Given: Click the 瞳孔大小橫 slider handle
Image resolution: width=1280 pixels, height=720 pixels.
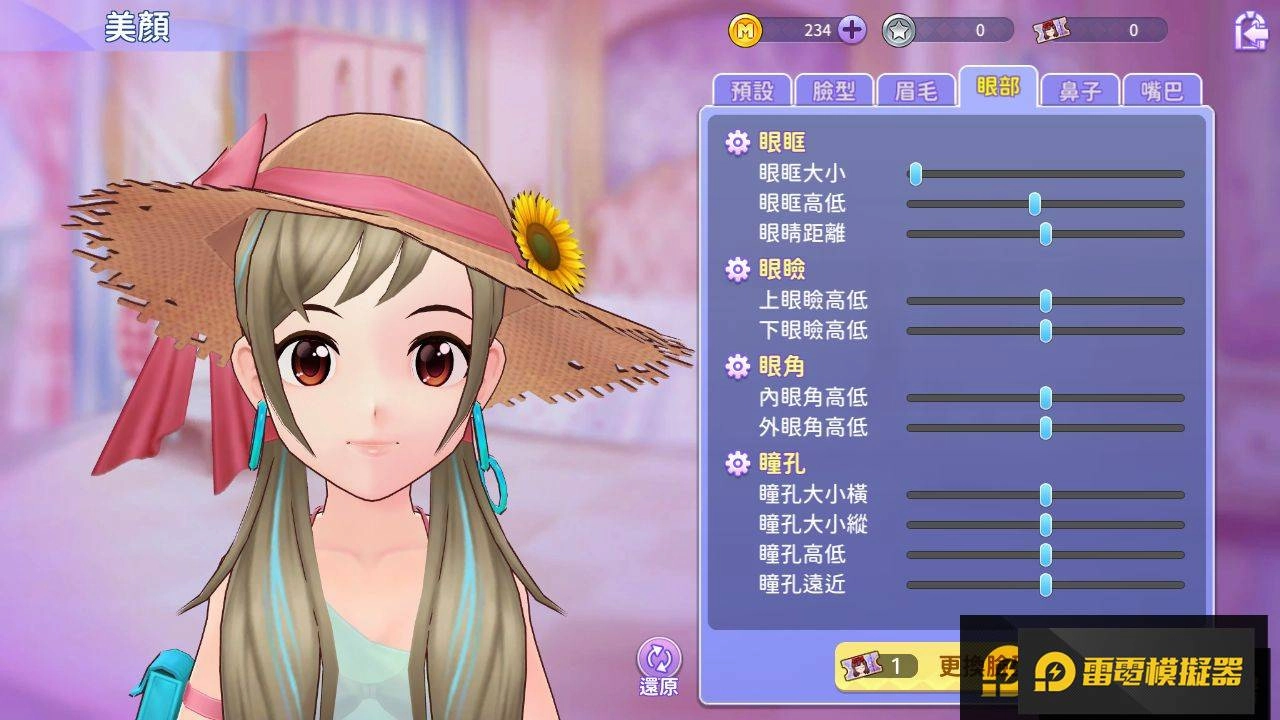Looking at the screenshot, I should coord(1046,495).
